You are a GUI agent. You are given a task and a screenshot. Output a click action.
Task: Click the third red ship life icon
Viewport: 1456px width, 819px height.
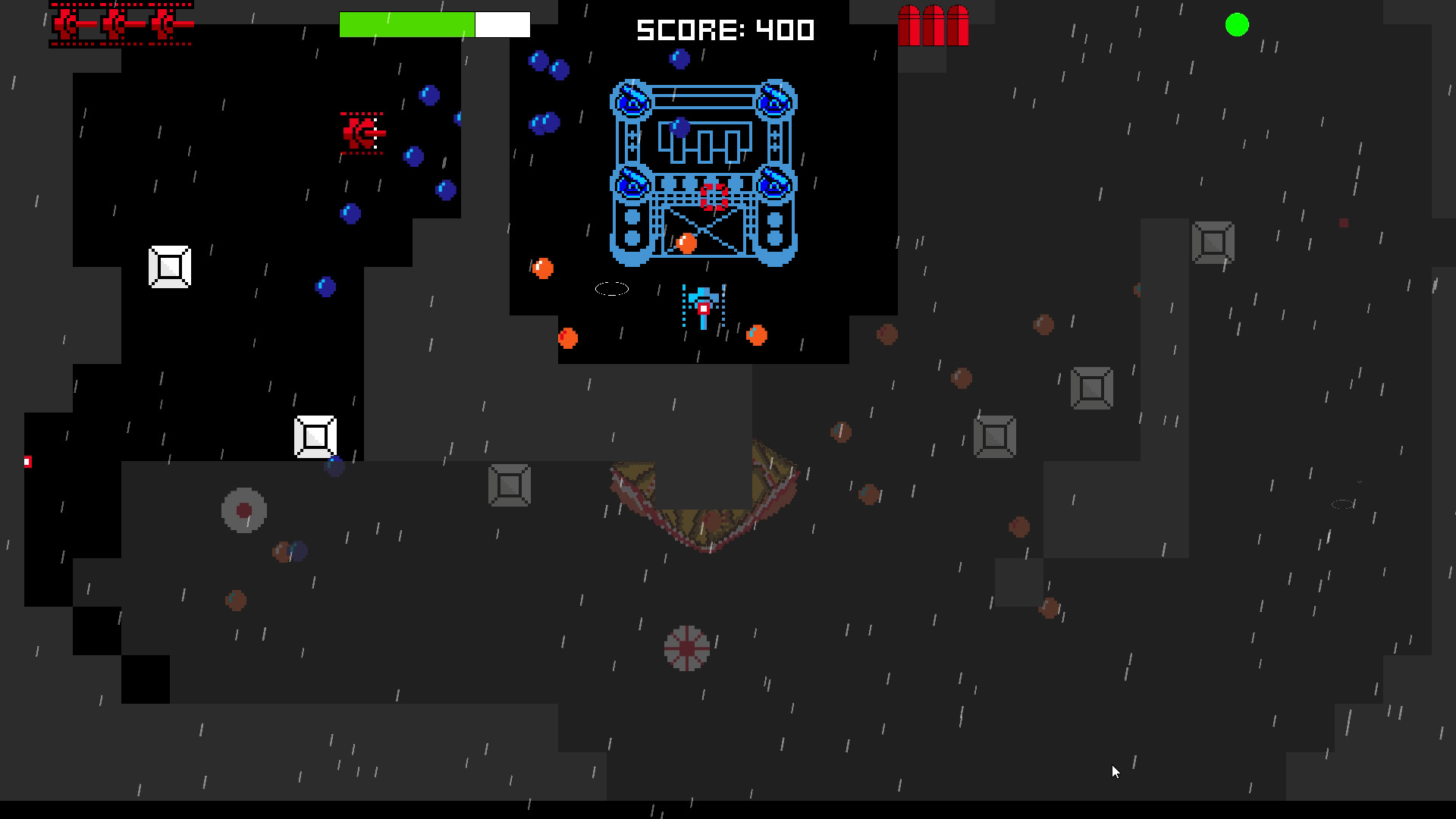tap(163, 23)
